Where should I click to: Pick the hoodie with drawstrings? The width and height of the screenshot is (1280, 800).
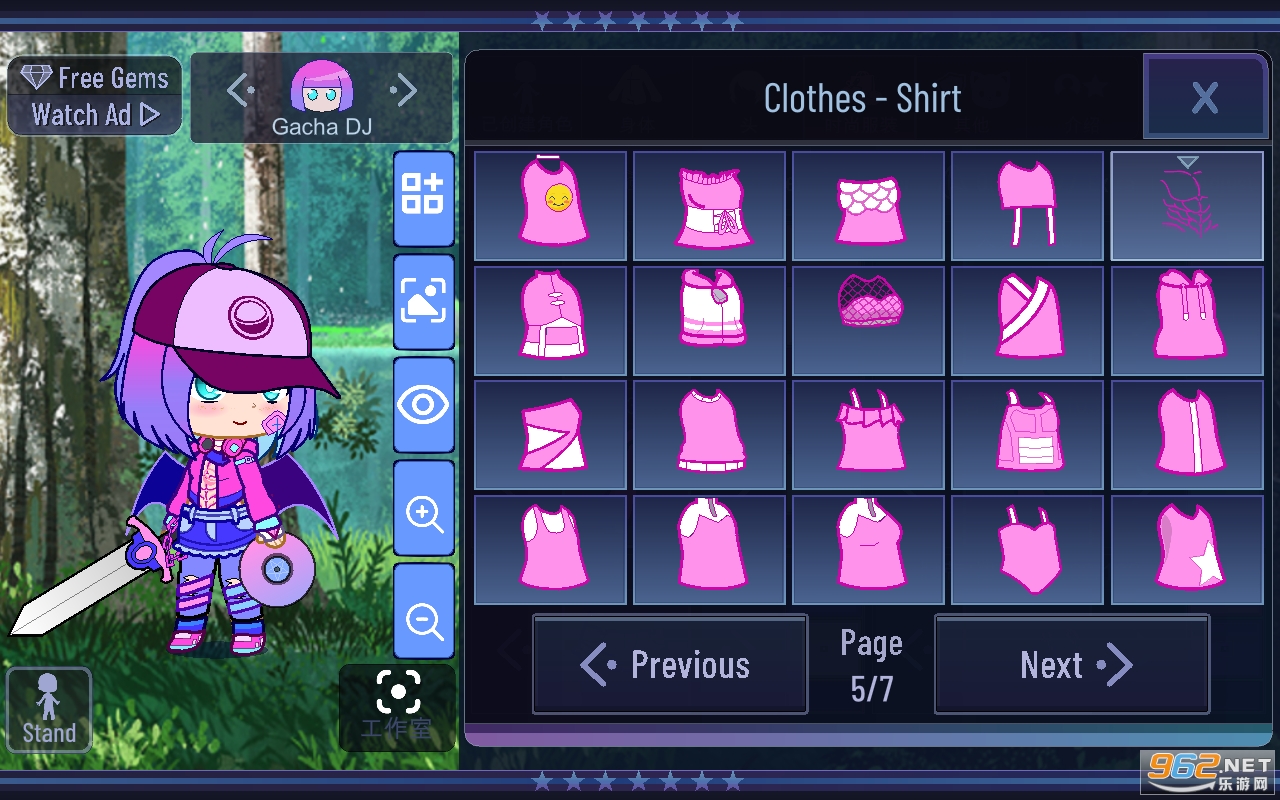[1187, 321]
